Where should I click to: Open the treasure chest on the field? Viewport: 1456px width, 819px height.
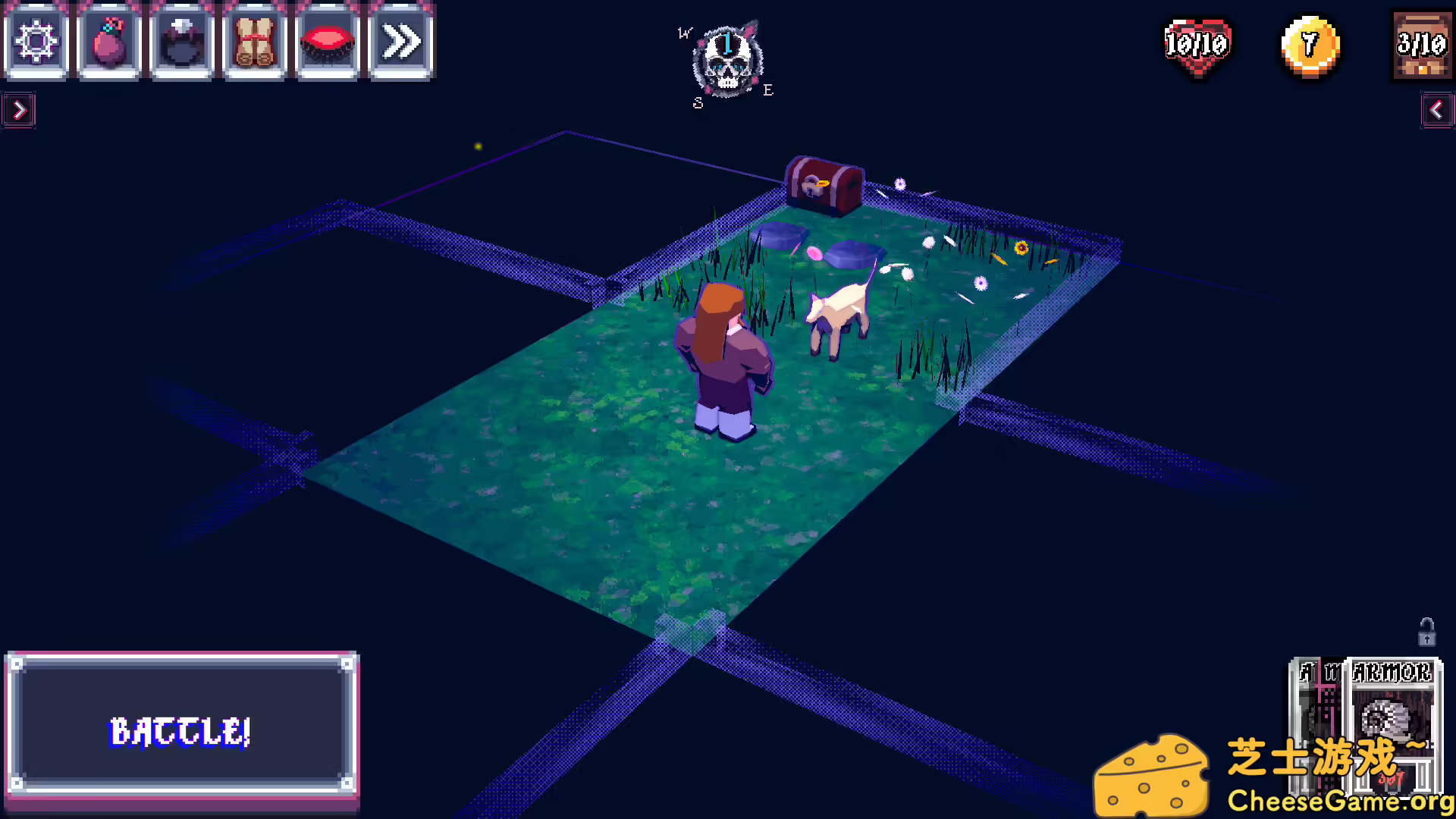click(824, 184)
